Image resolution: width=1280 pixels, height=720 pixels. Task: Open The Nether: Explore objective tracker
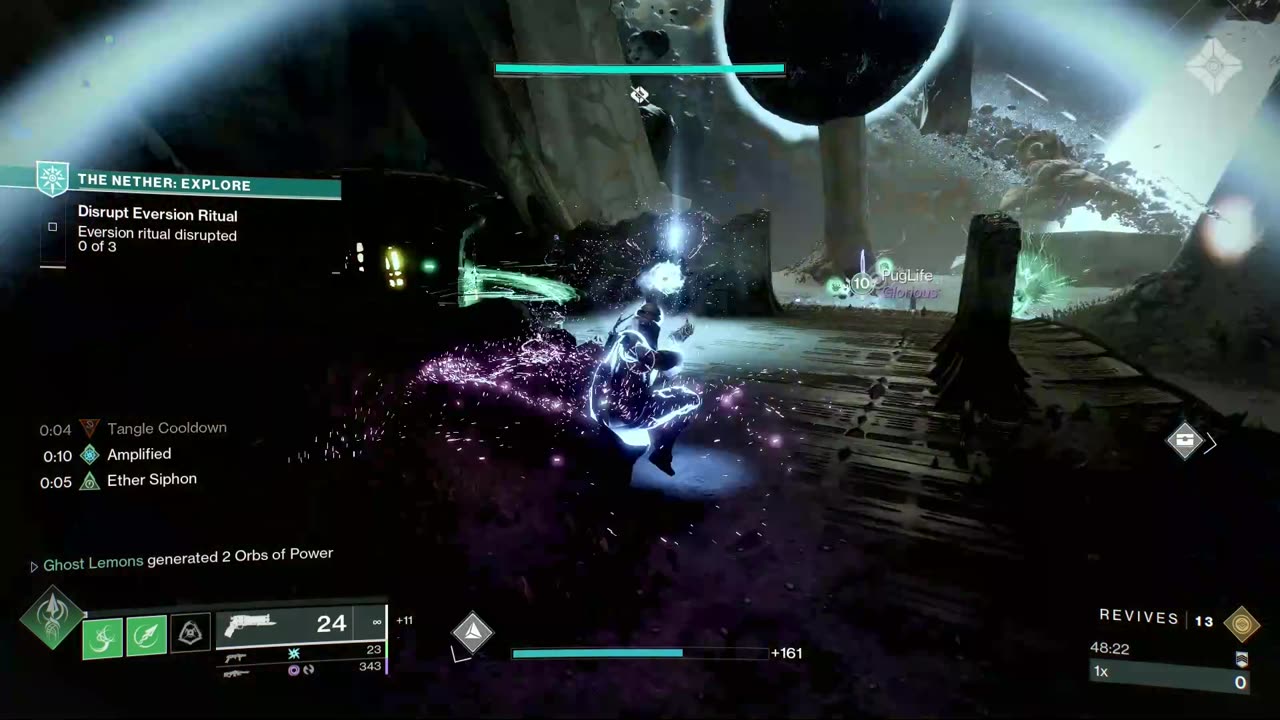point(165,184)
